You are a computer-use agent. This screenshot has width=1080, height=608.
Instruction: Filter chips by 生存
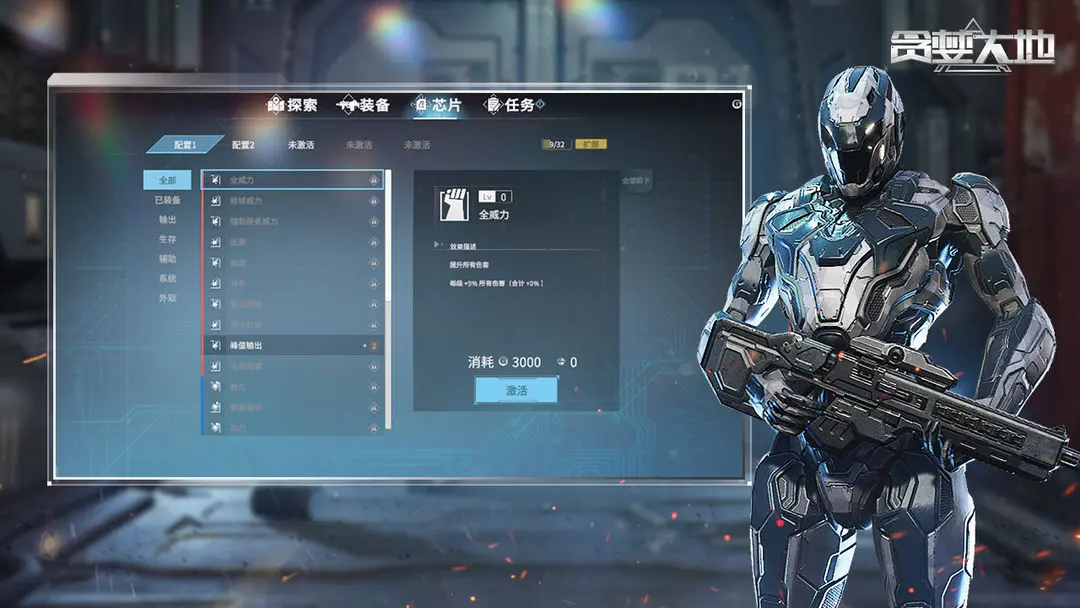click(167, 239)
